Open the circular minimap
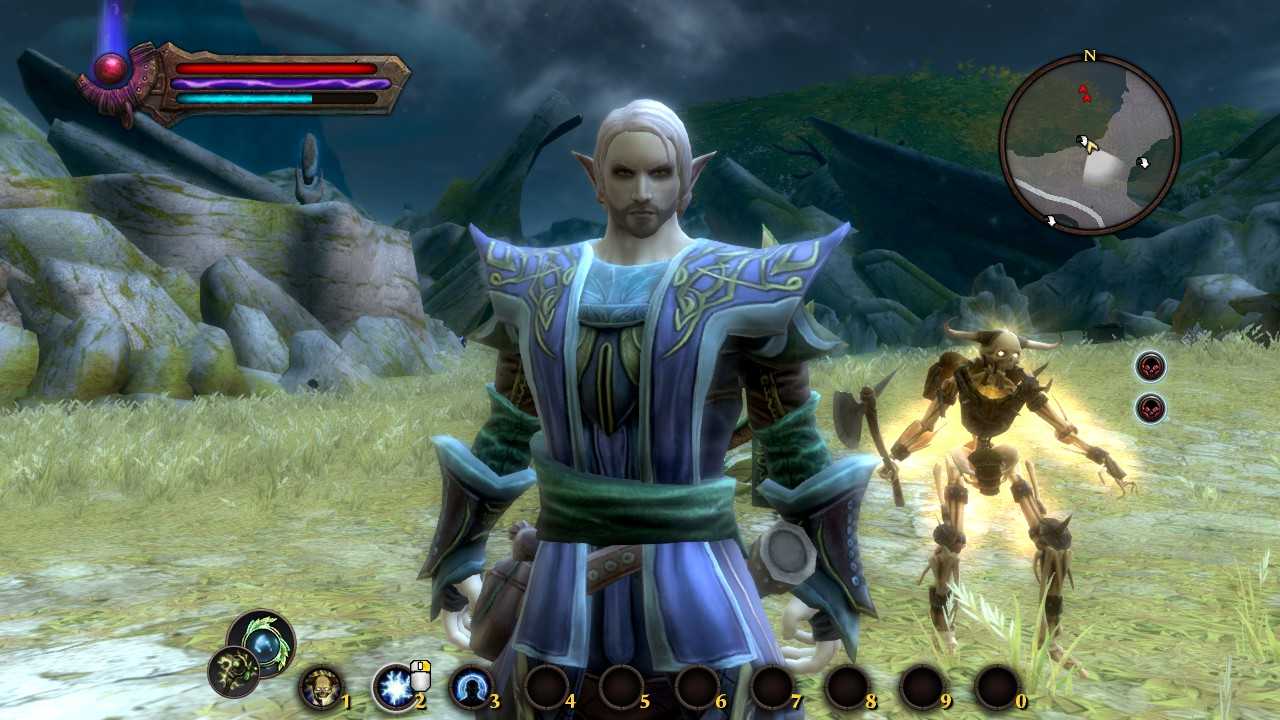The height and width of the screenshot is (720, 1280). [x=1089, y=144]
